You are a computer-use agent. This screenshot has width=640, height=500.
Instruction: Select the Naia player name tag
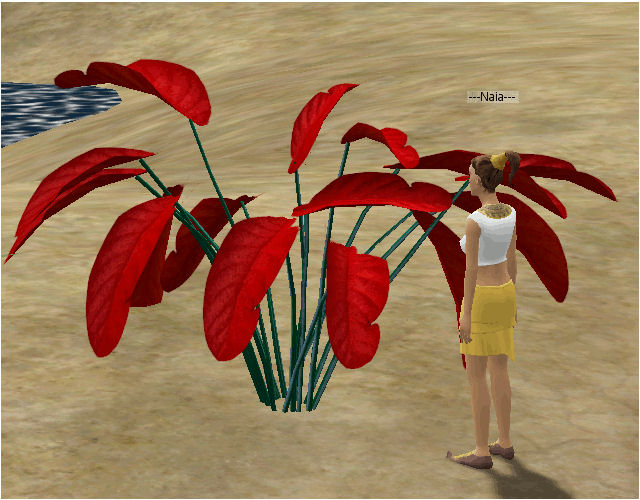click(492, 97)
